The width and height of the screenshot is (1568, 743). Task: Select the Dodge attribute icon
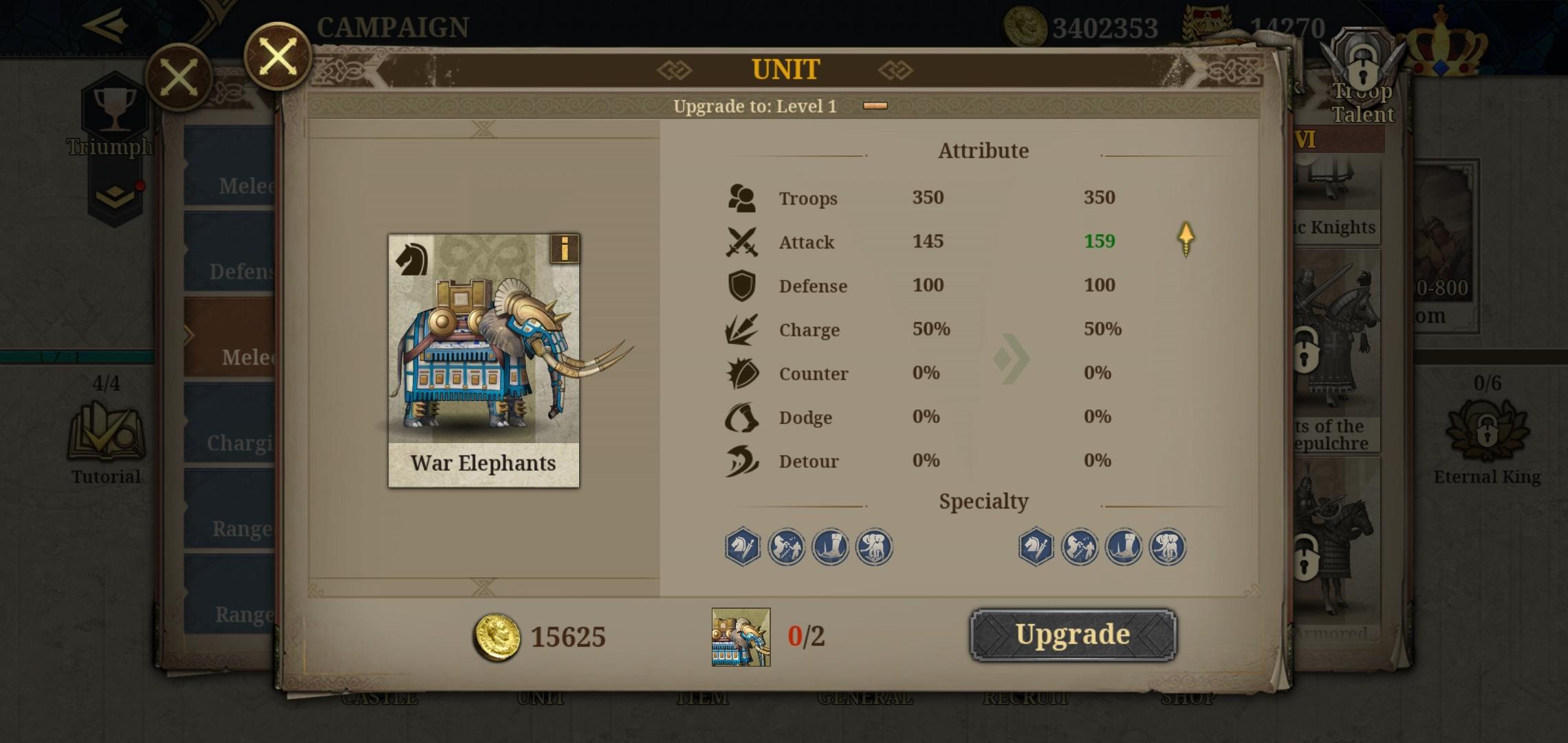point(741,418)
